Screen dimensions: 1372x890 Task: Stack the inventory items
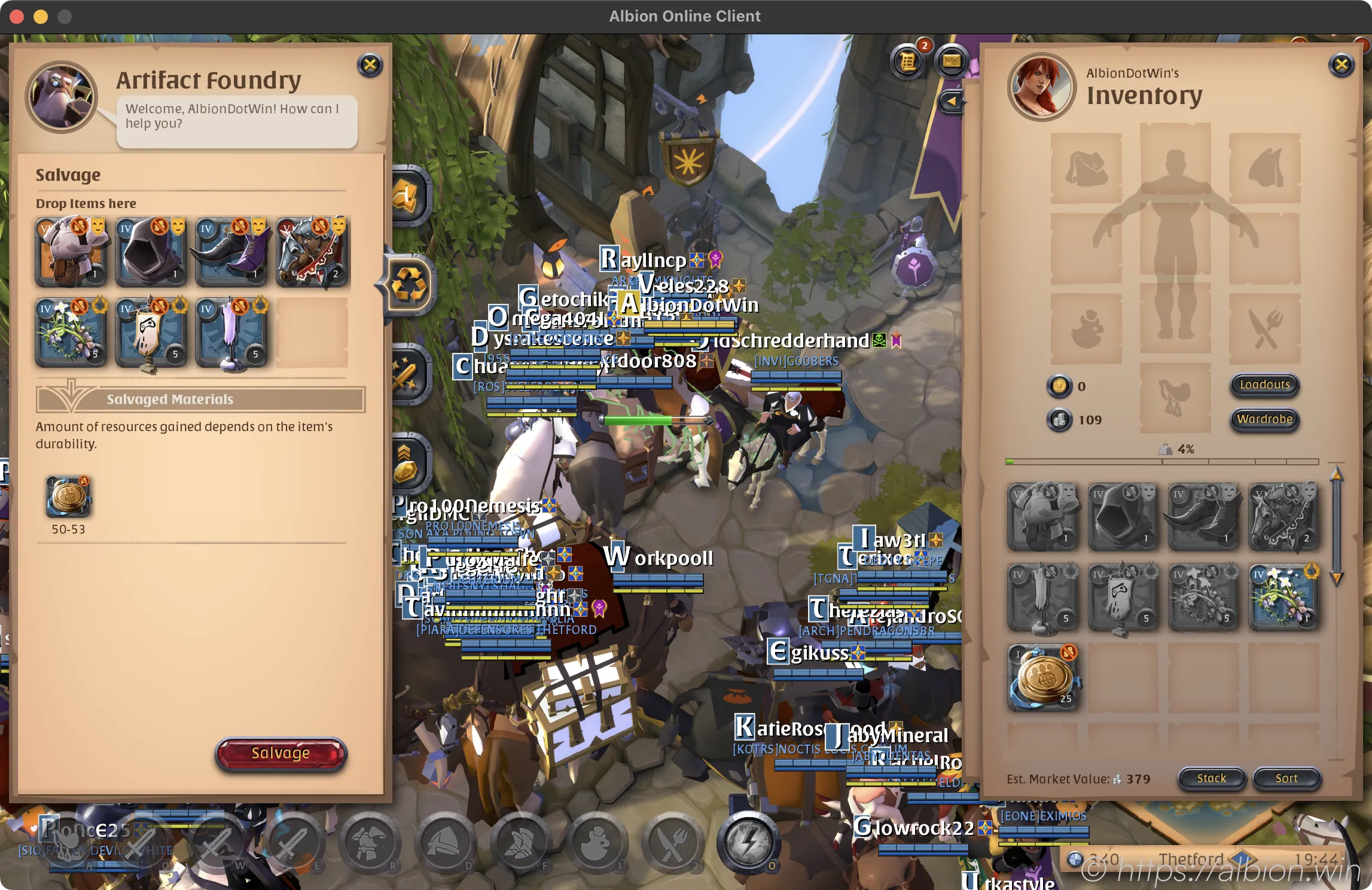[1211, 778]
